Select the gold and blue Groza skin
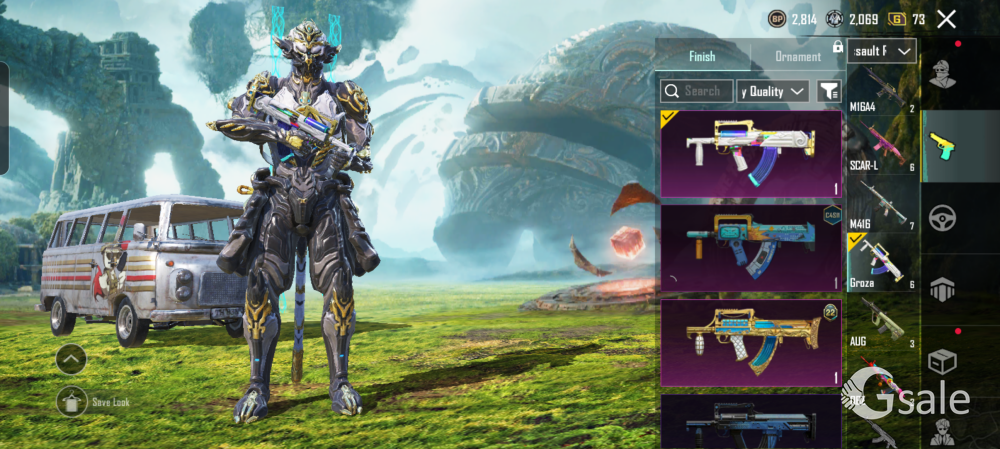 [751, 343]
